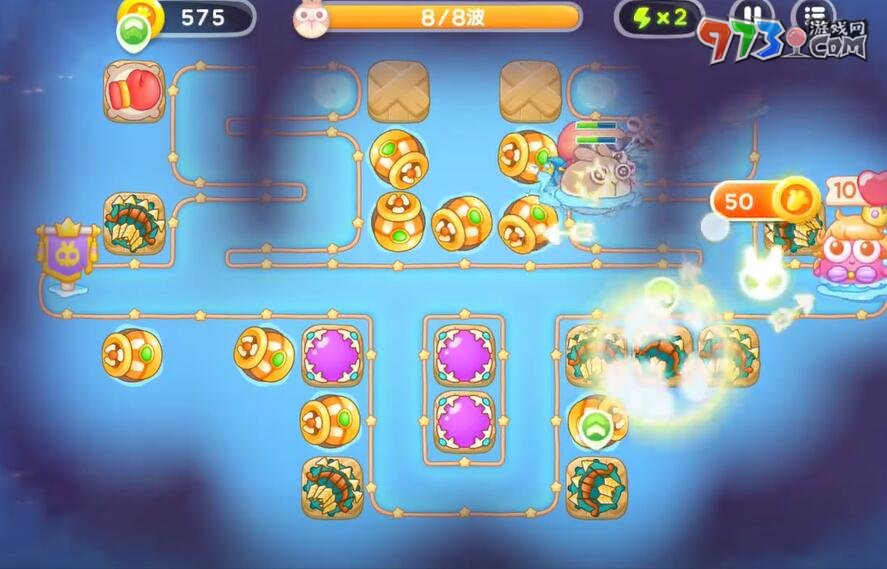This screenshot has width=887, height=569.
Task: Pause the game
Action: coord(751,14)
